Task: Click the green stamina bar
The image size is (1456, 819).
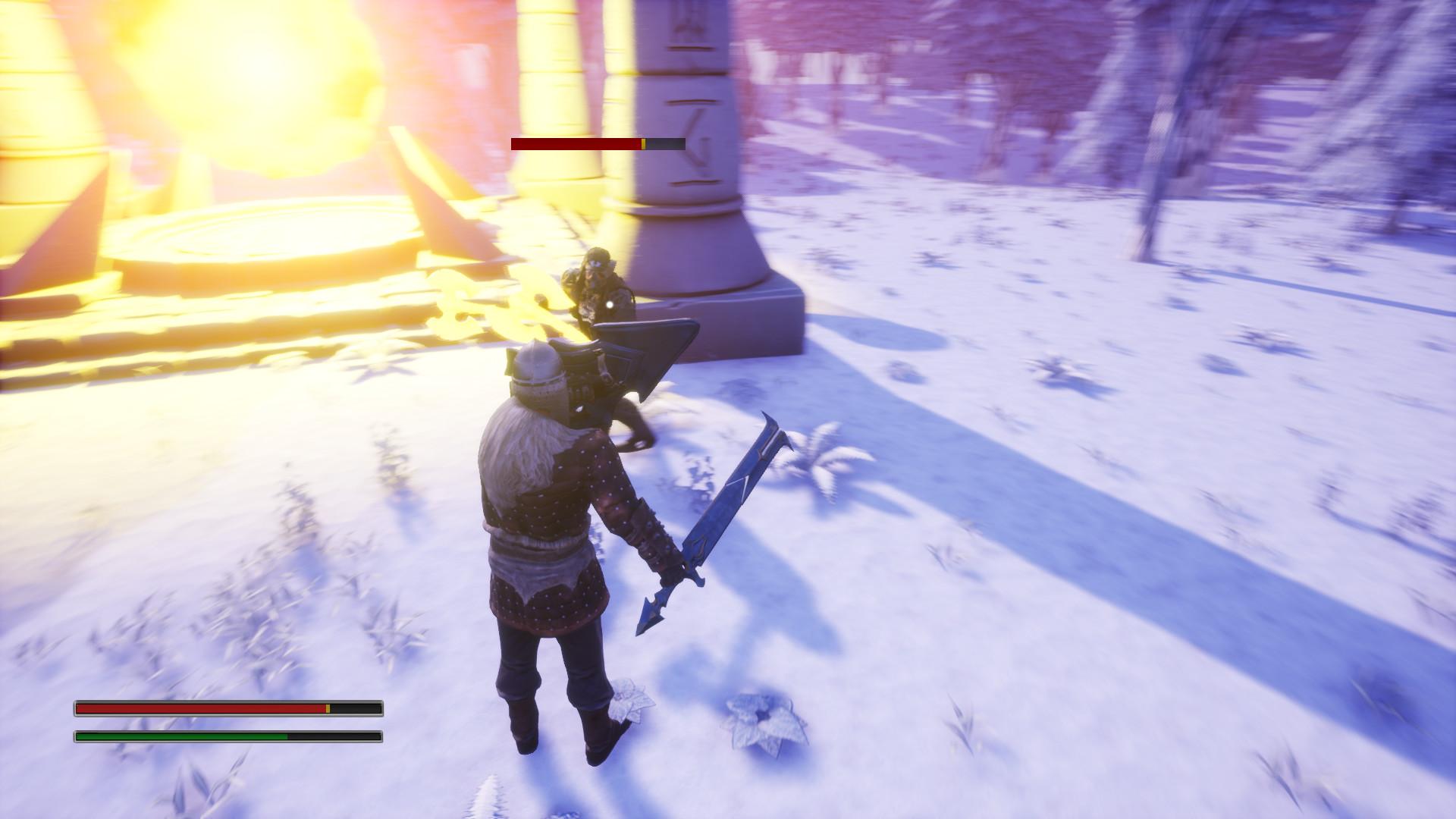Action: click(182, 736)
